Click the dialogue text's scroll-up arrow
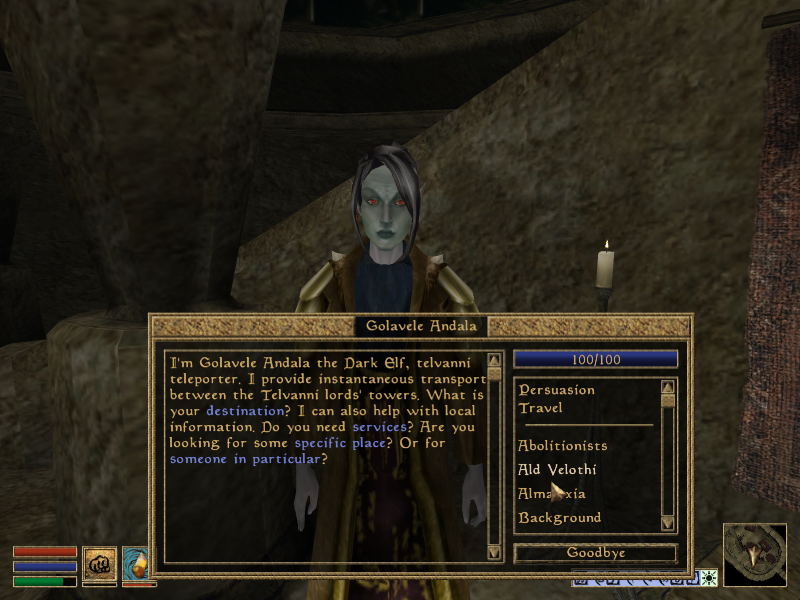This screenshot has height=600, width=800. tap(493, 360)
